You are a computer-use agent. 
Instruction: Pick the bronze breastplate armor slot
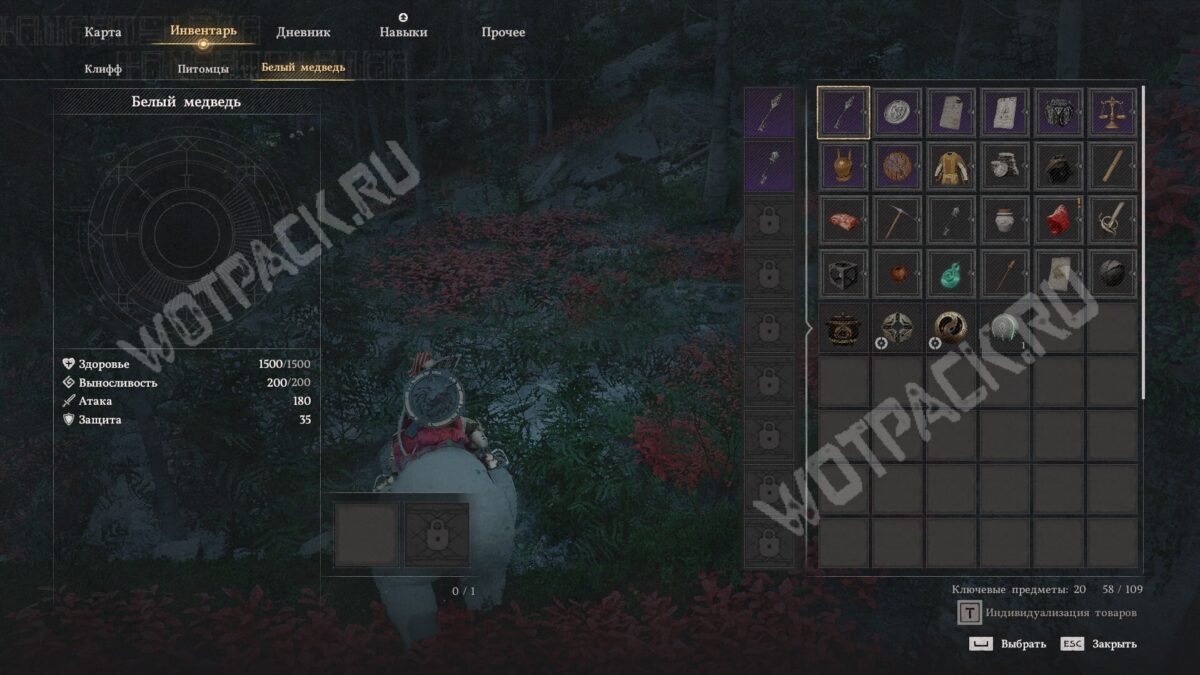[843, 166]
